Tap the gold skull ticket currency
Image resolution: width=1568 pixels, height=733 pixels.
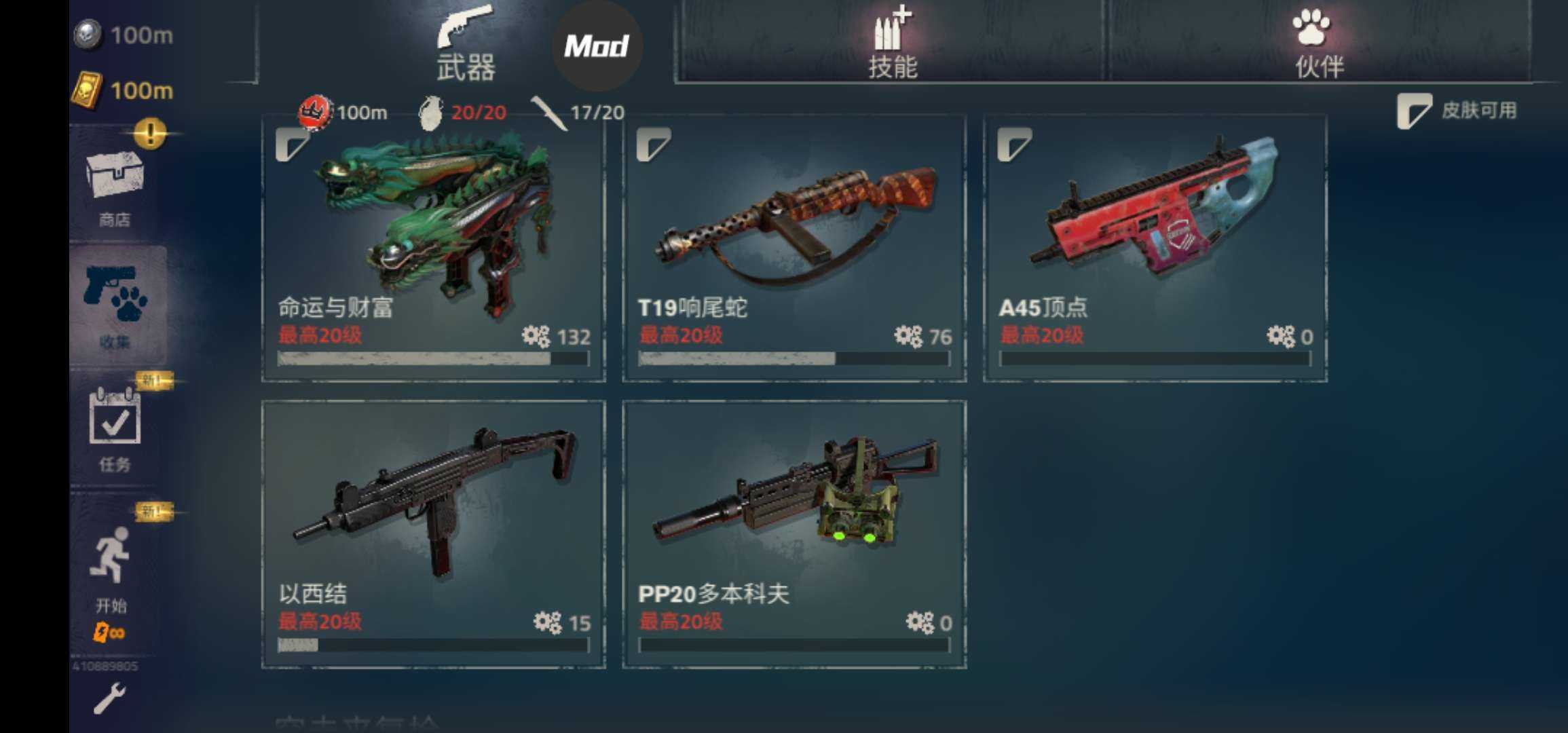[87, 90]
